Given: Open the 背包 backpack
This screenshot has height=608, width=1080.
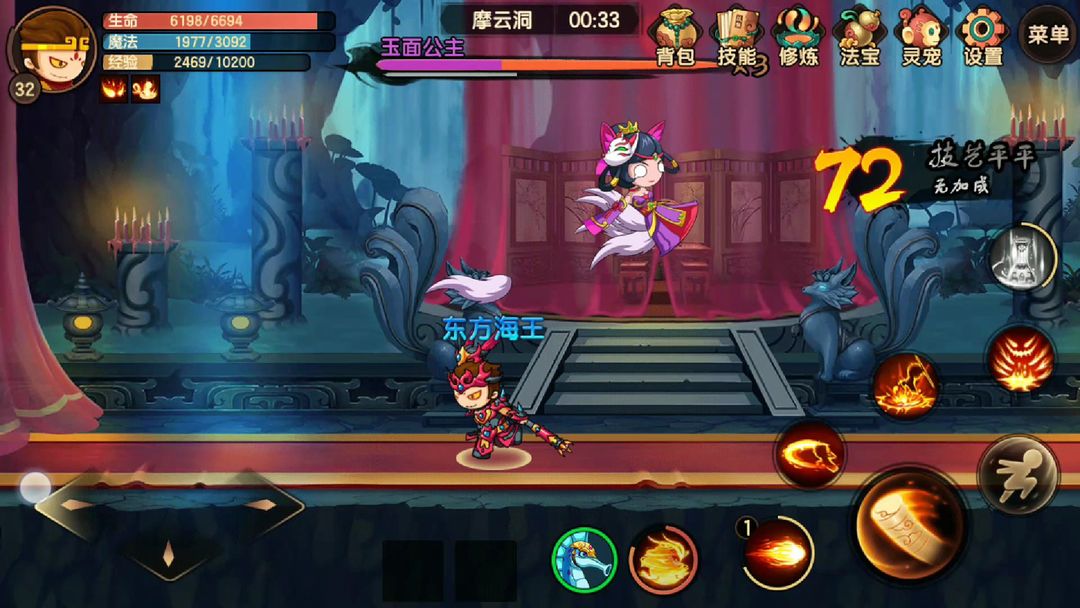Looking at the screenshot, I should 675,36.
